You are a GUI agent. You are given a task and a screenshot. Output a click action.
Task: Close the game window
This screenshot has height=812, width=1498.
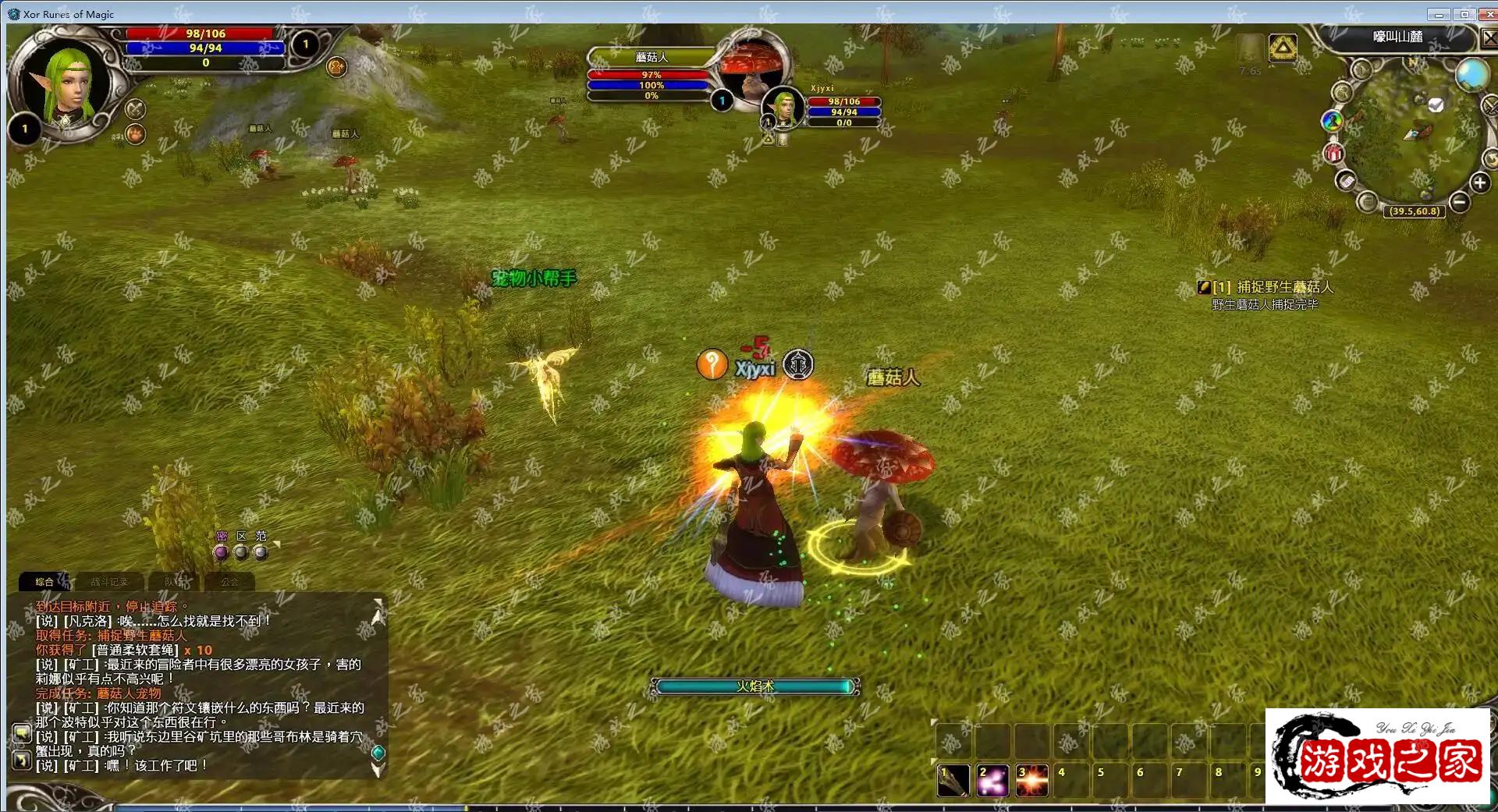point(1487,14)
